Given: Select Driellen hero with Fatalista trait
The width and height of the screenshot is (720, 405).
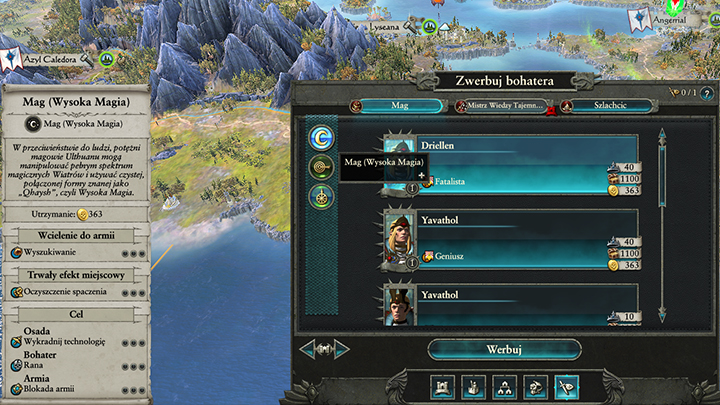Looking at the screenshot, I should coord(512,163).
